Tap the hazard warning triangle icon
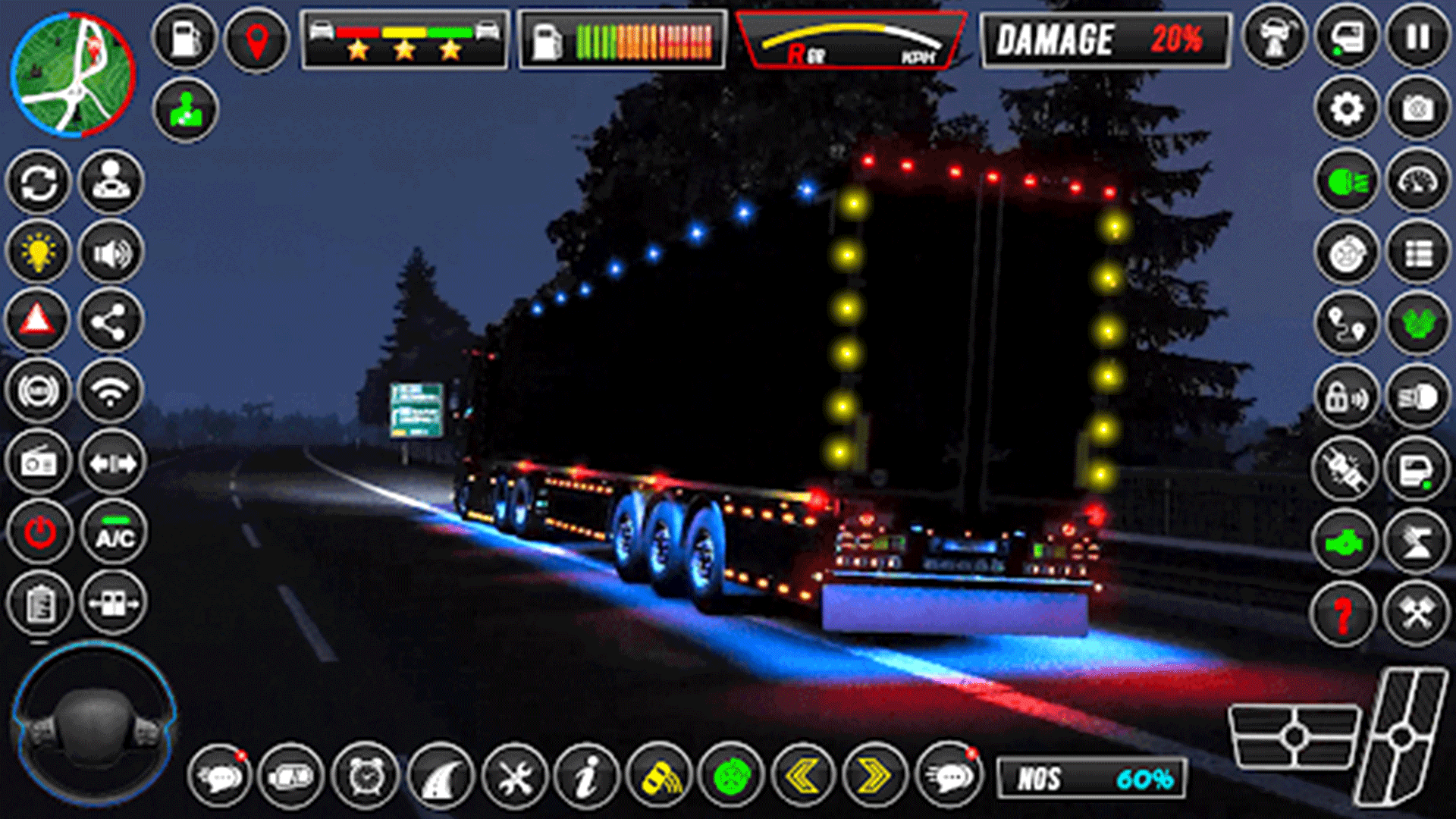Viewport: 1456px width, 819px height. click(39, 319)
